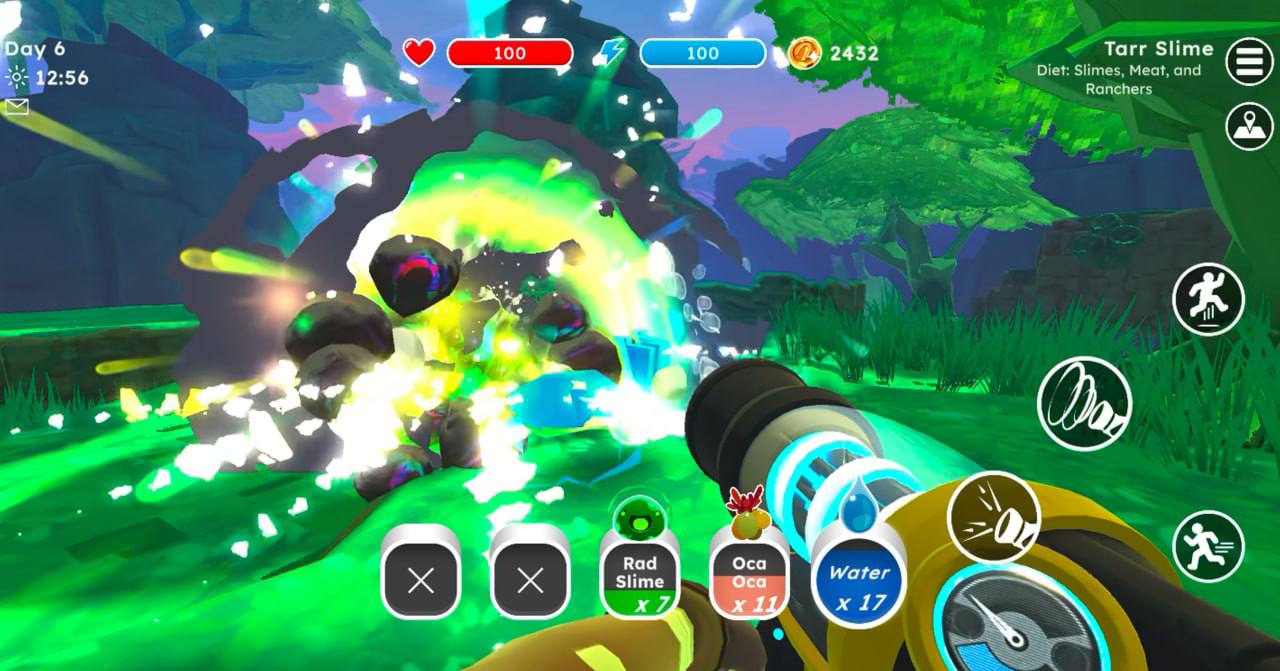The image size is (1280, 671).
Task: Select the Water tank slot
Action: [859, 580]
